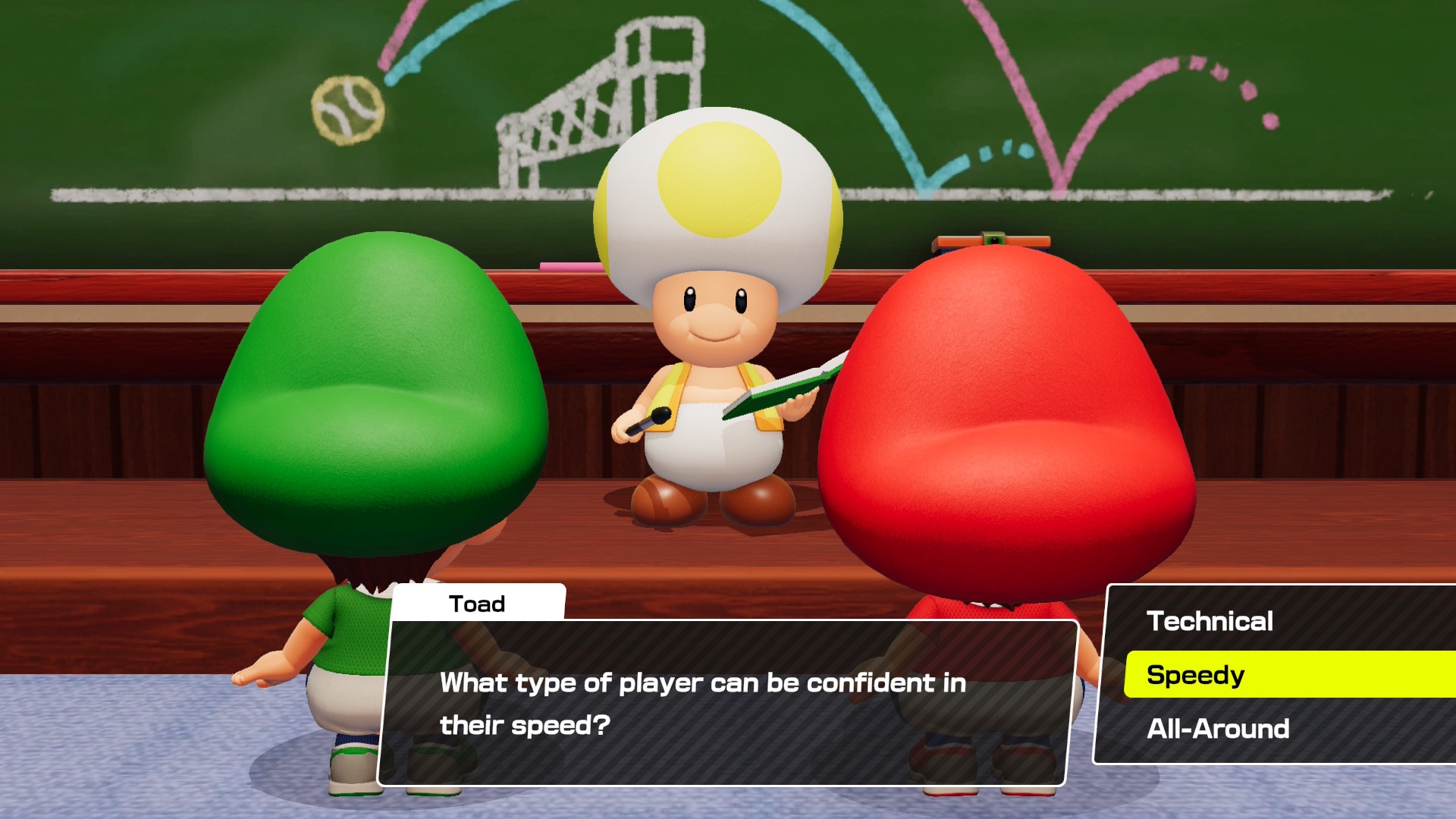Viewport: 1456px width, 819px height.
Task: Choose the Technical answer option
Action: click(1210, 621)
